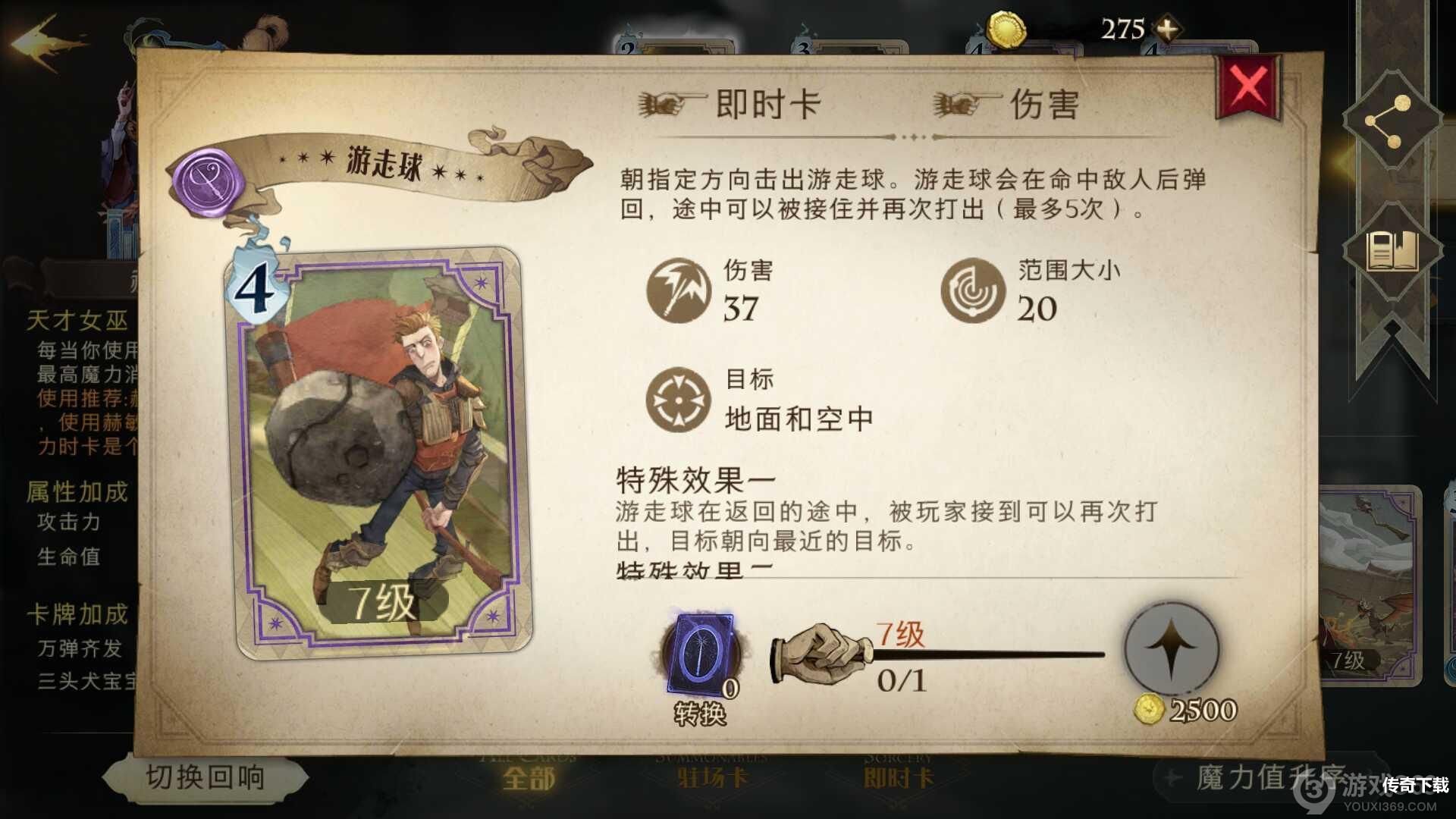
Task: Open the book collection icon on right sidebar
Action: click(x=1392, y=250)
